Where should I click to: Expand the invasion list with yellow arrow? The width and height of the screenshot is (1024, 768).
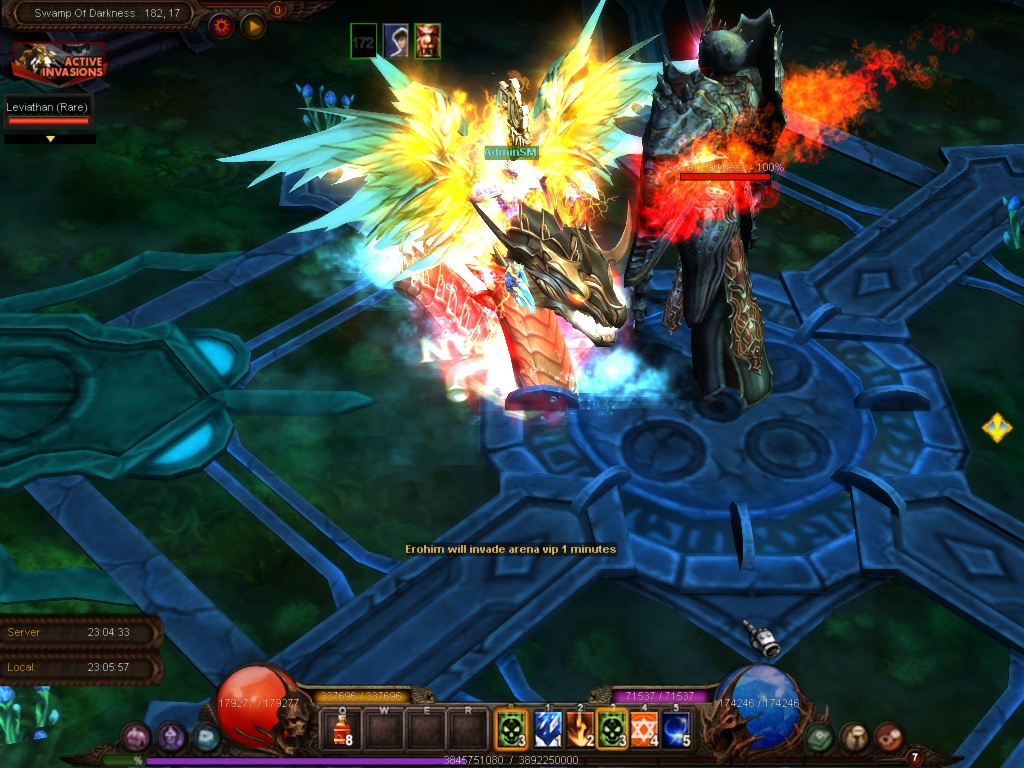(x=50, y=139)
